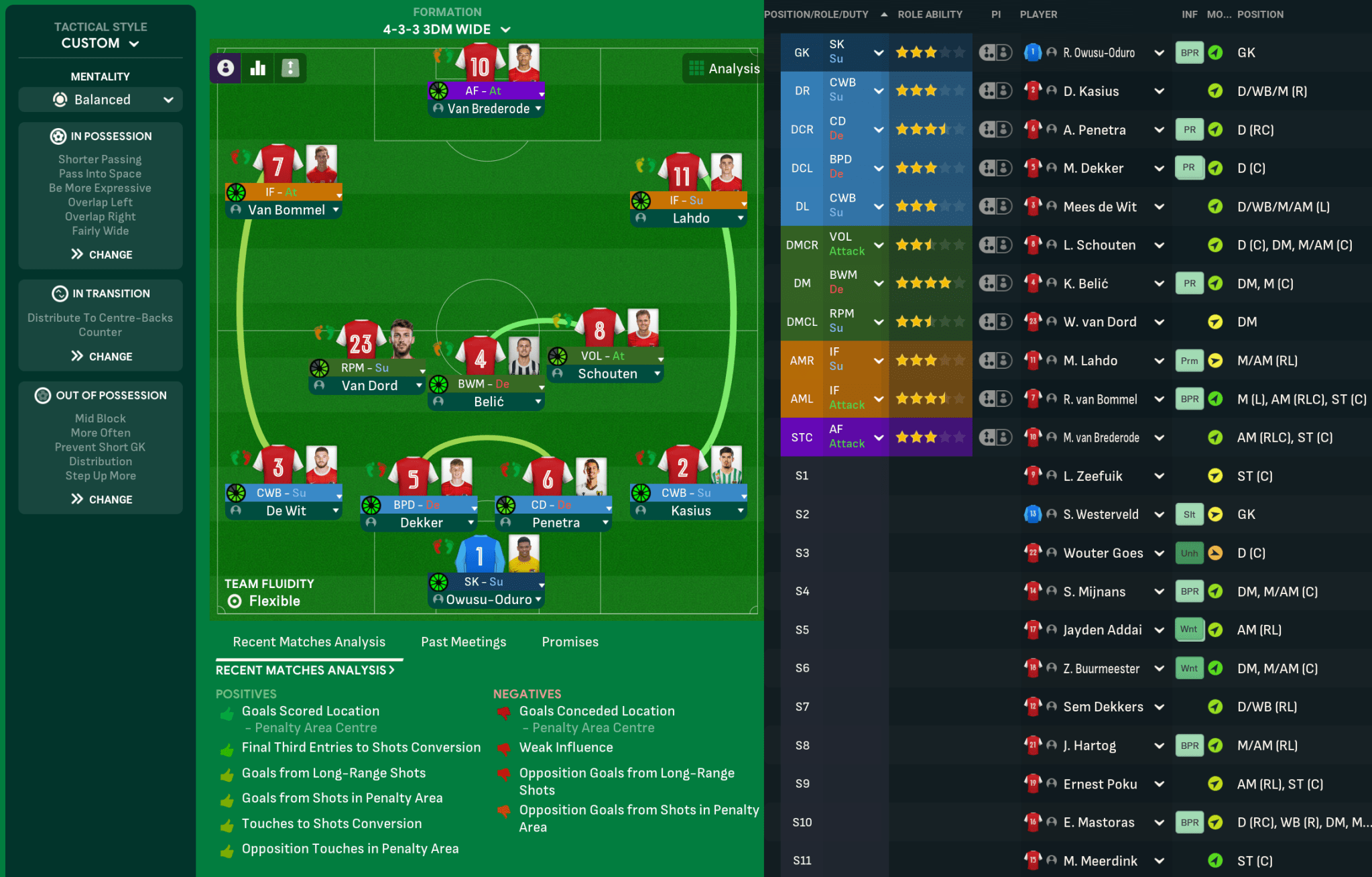Click the player movement arrow icon beside the stats icon
Screen dimensions: 1372x877
[x=290, y=68]
